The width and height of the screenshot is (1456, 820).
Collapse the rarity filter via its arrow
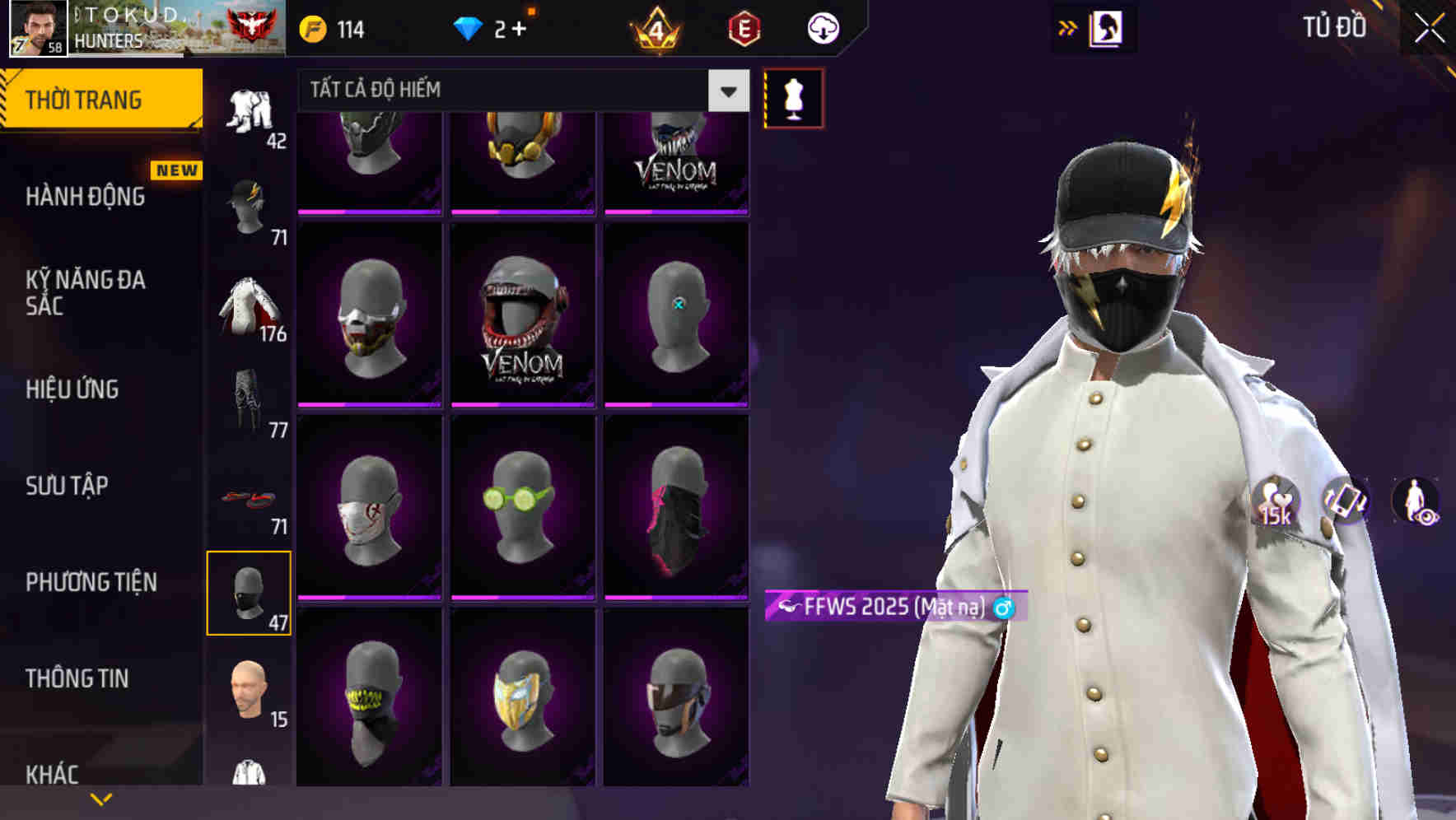pyautogui.click(x=726, y=91)
